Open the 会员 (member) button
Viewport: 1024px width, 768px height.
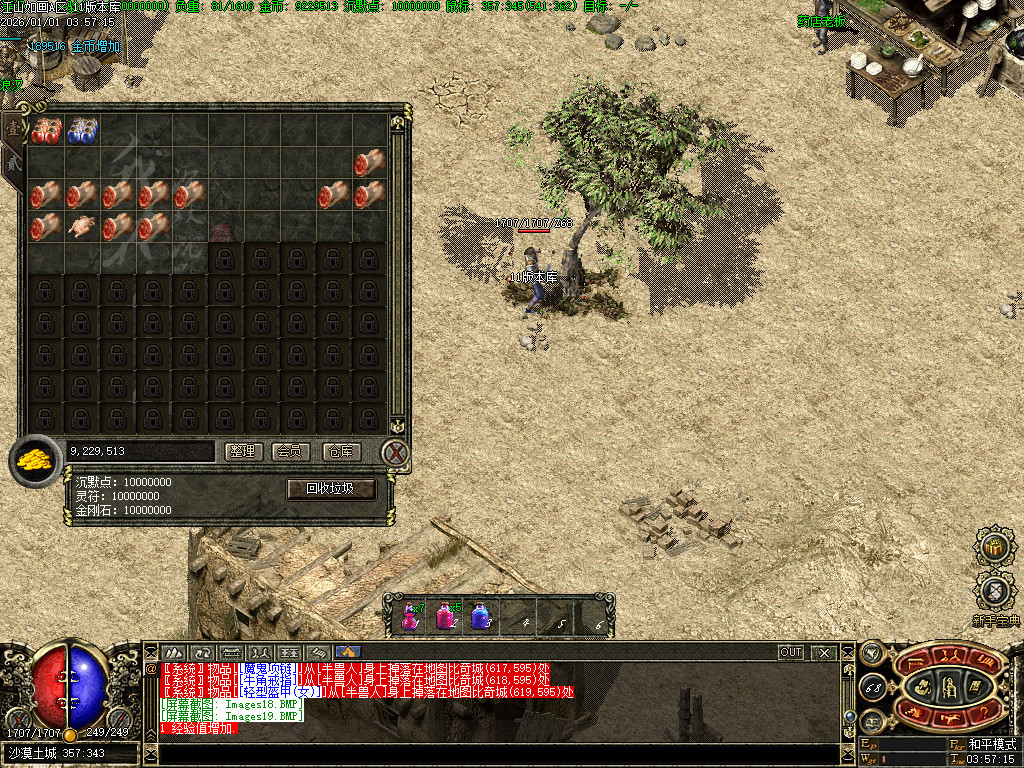(x=291, y=452)
